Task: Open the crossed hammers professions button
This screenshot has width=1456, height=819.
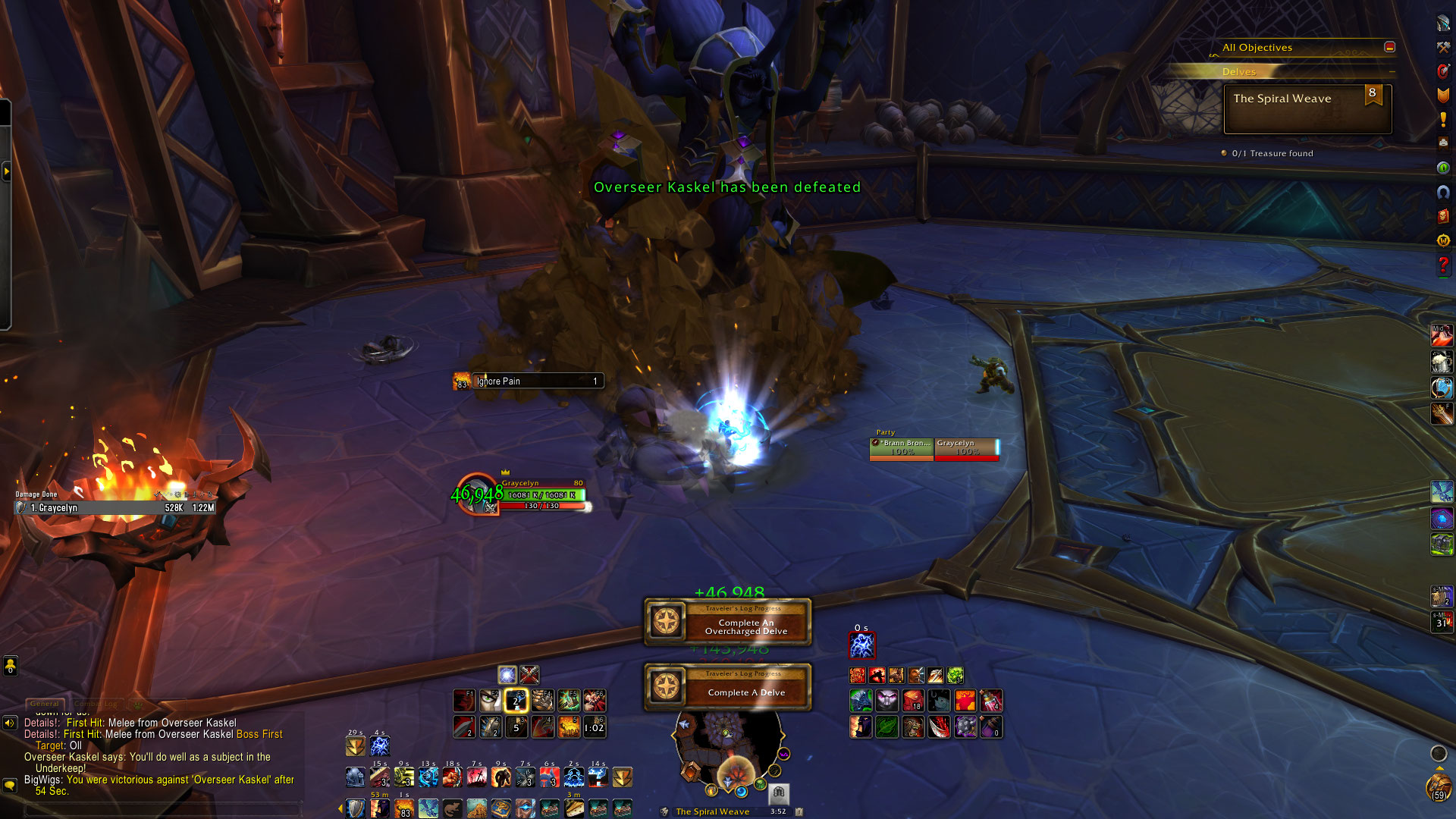Action: coord(1443,47)
